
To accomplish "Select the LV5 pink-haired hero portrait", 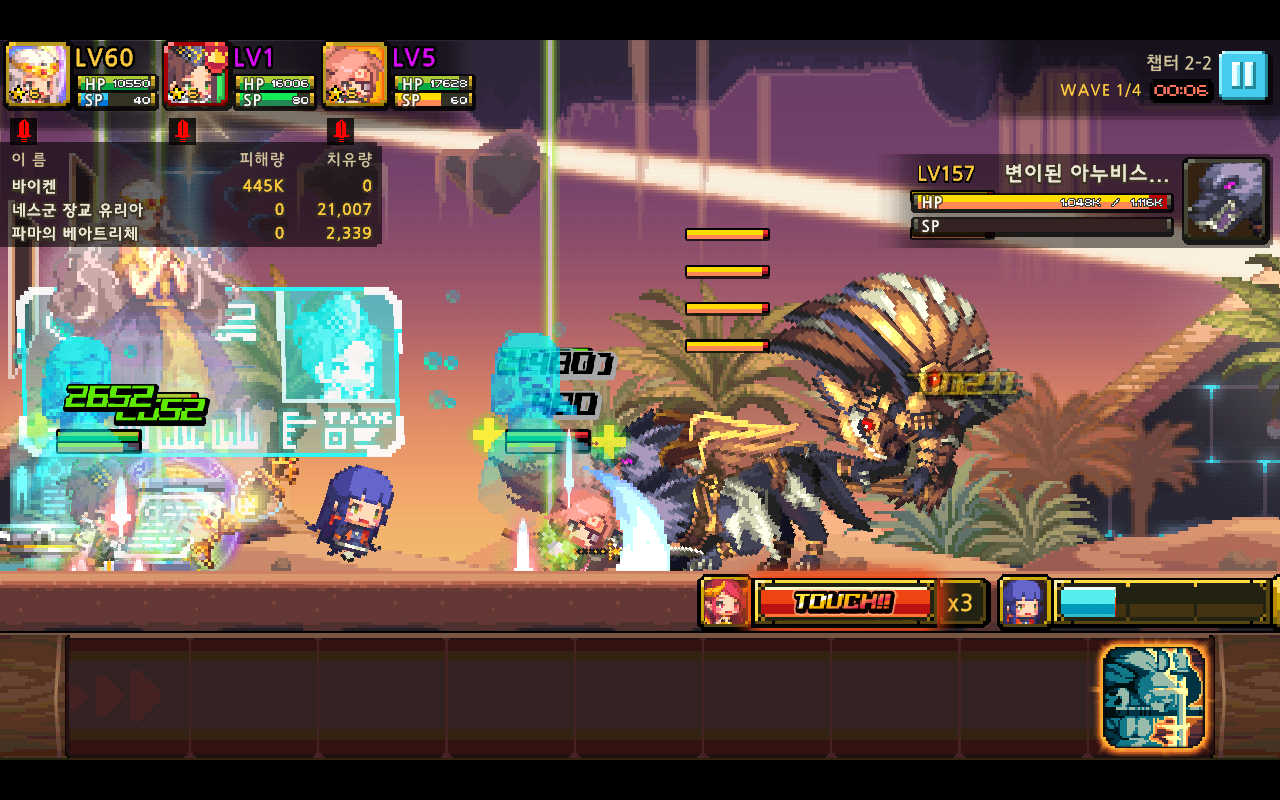I will (x=355, y=75).
